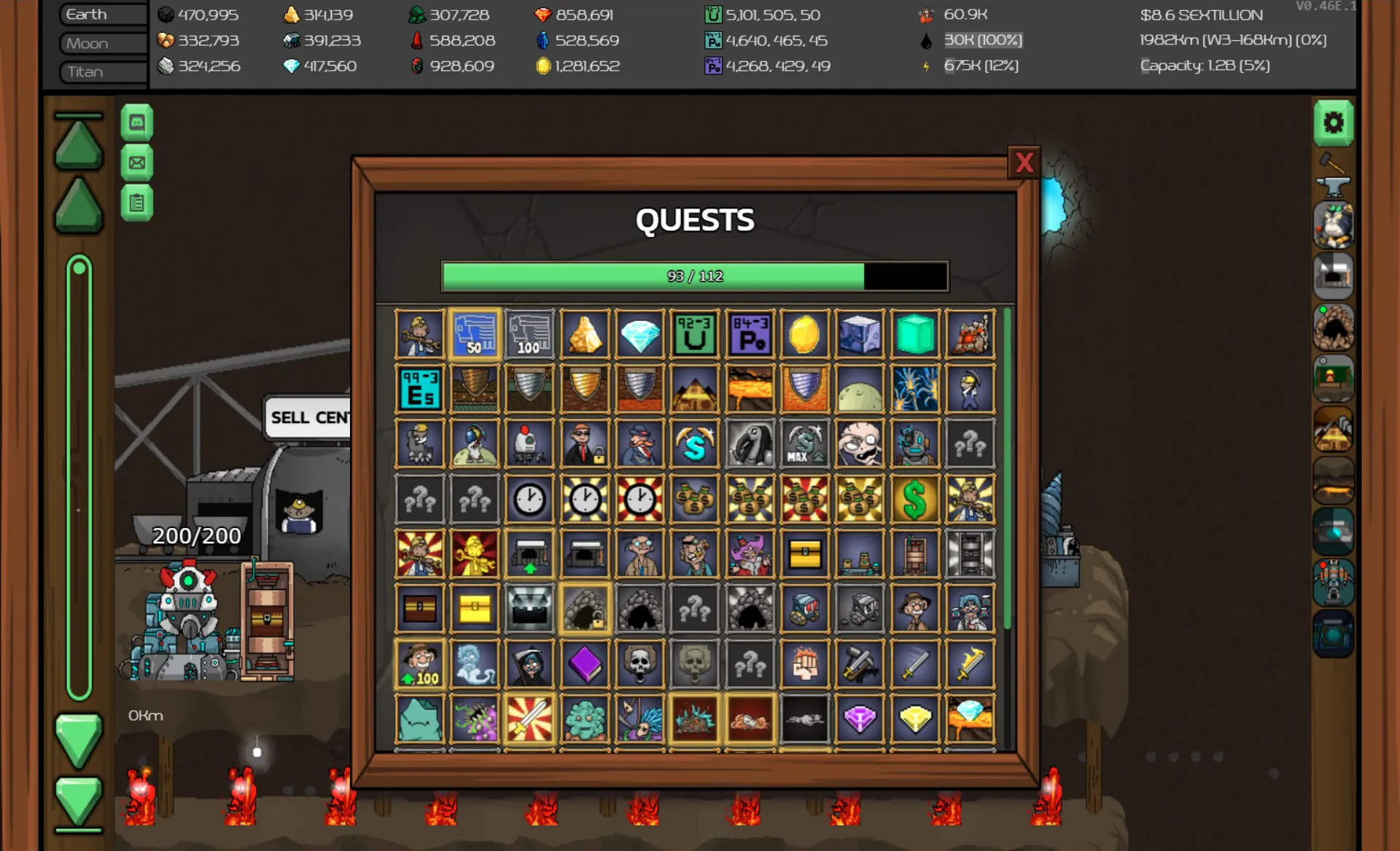Screen dimensions: 1400x851
Task: Open the settings gear on right sidebar
Action: tap(1334, 123)
